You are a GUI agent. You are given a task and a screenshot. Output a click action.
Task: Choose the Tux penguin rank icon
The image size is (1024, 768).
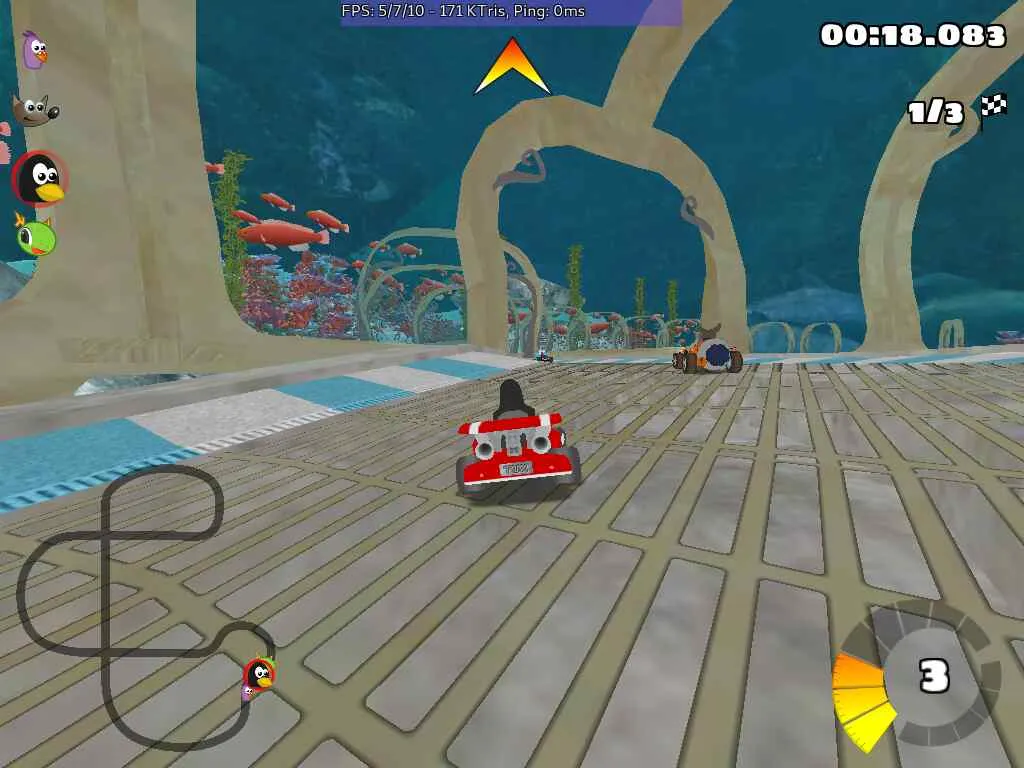(40, 179)
